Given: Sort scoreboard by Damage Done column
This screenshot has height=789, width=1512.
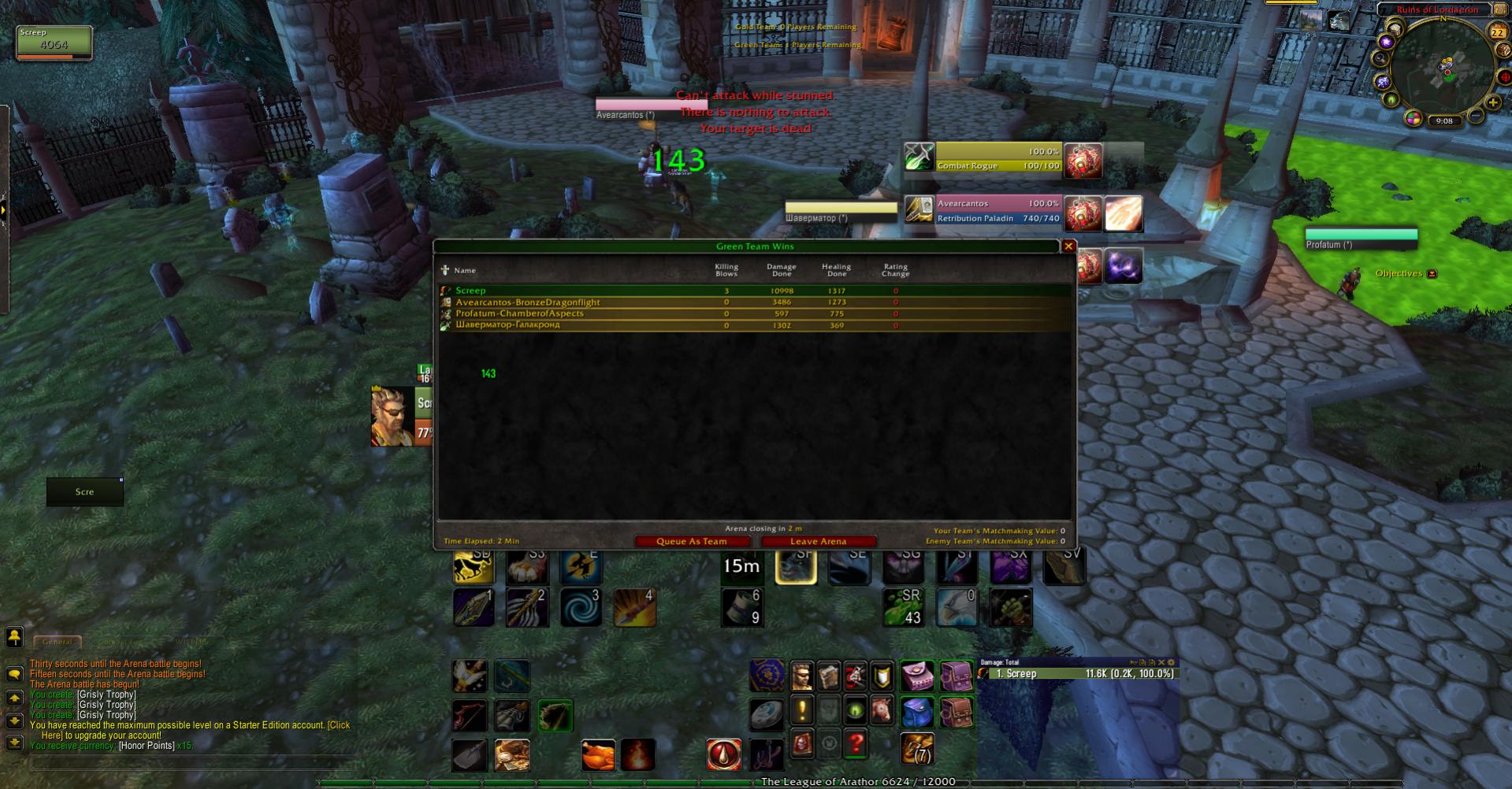Looking at the screenshot, I should [781, 270].
